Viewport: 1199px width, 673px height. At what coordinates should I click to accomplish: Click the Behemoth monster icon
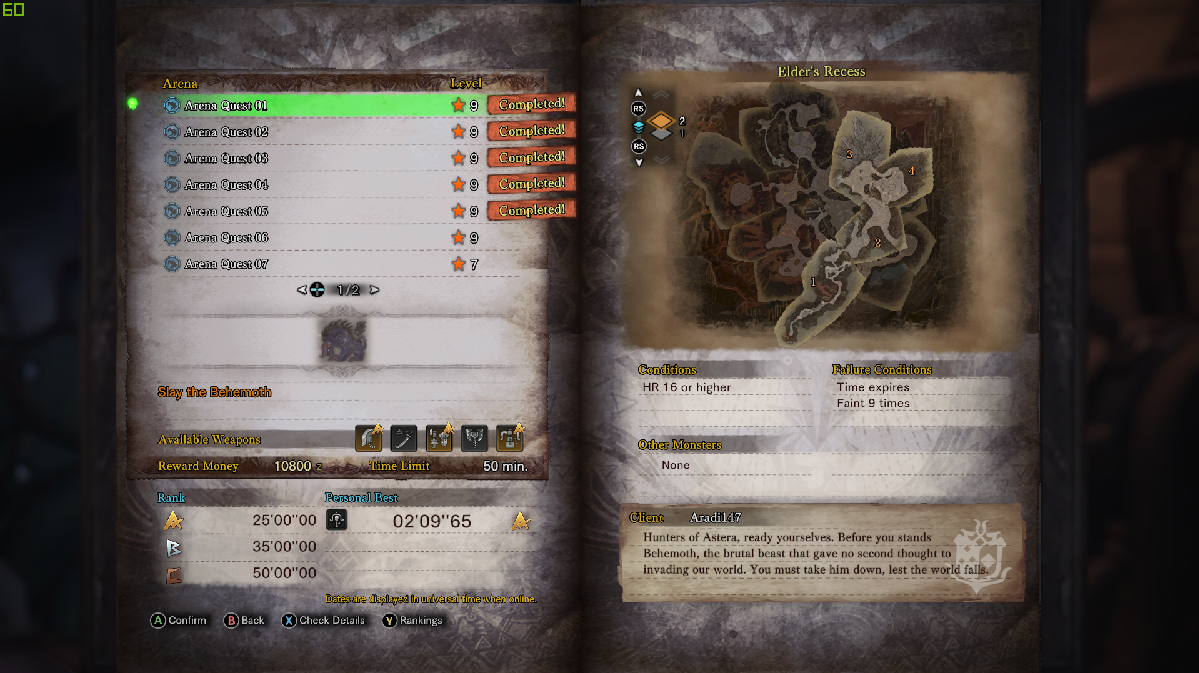343,340
